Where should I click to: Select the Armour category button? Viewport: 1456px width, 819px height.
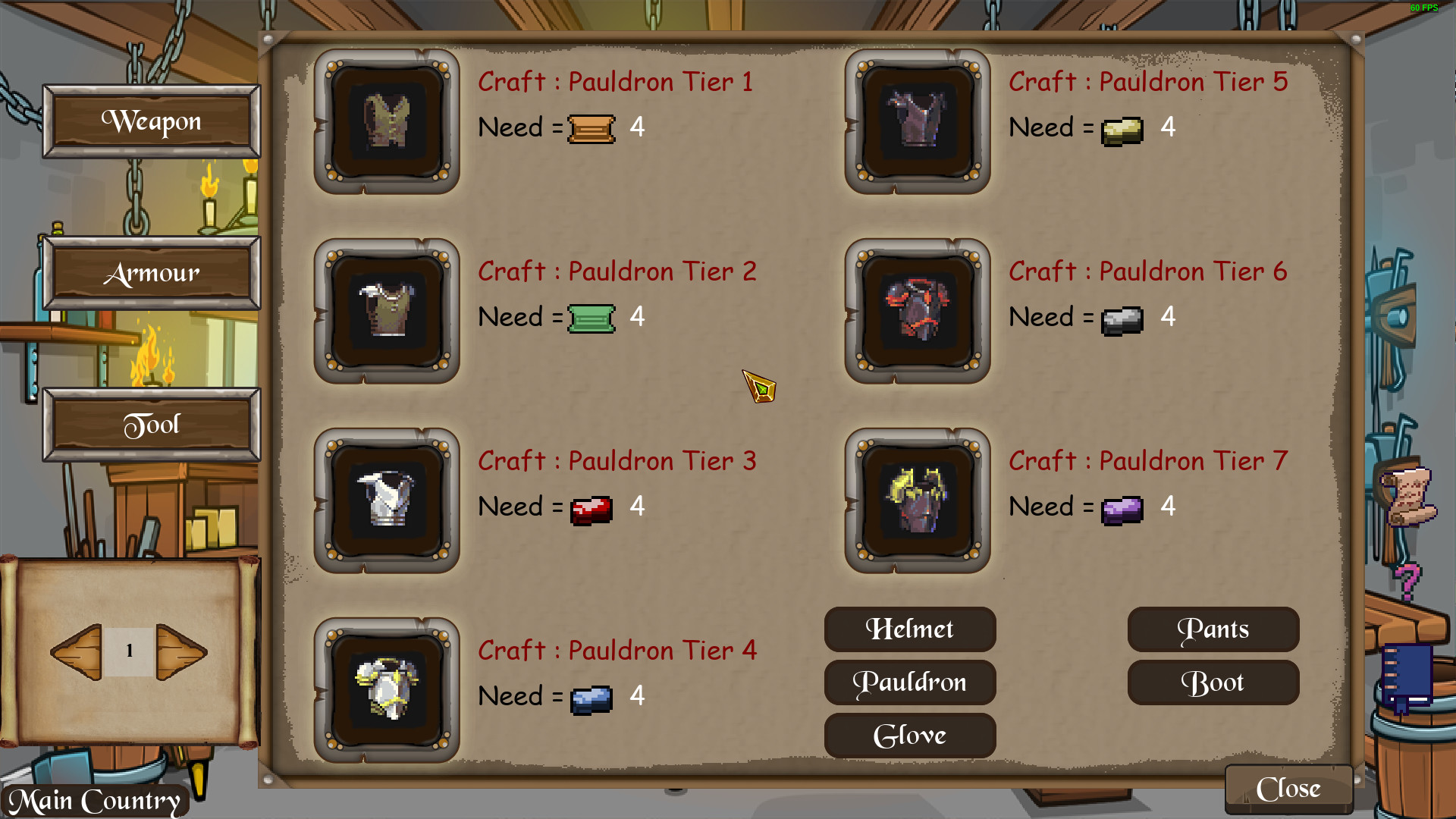[151, 273]
